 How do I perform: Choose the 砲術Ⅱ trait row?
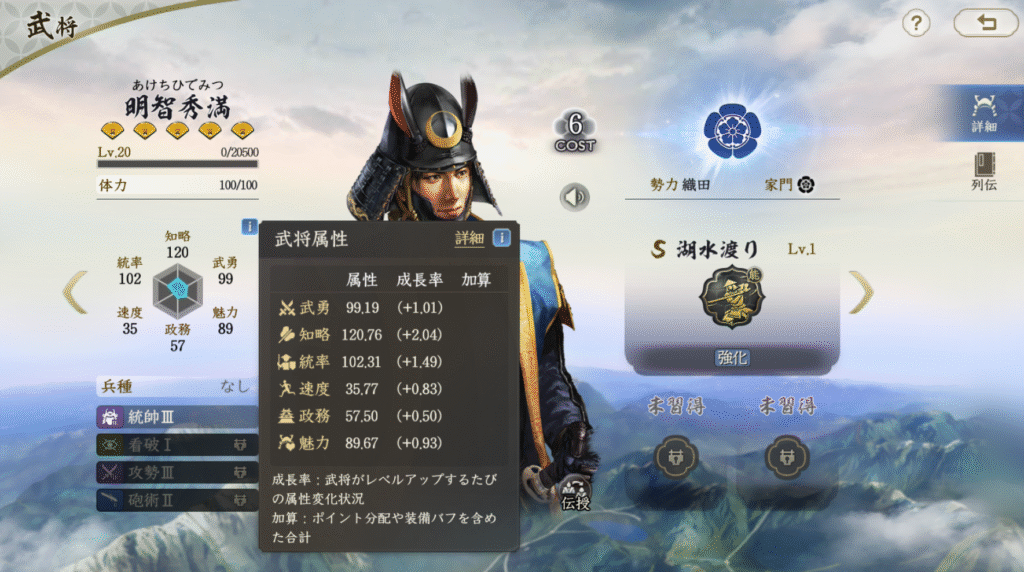click(177, 498)
